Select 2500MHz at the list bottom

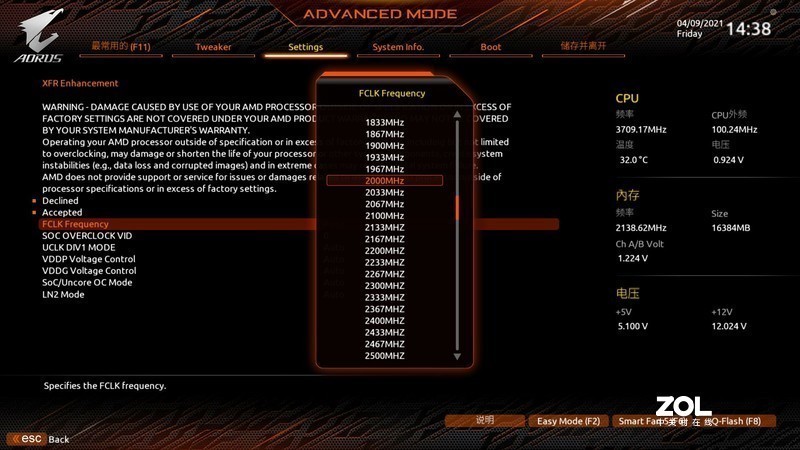[384, 355]
